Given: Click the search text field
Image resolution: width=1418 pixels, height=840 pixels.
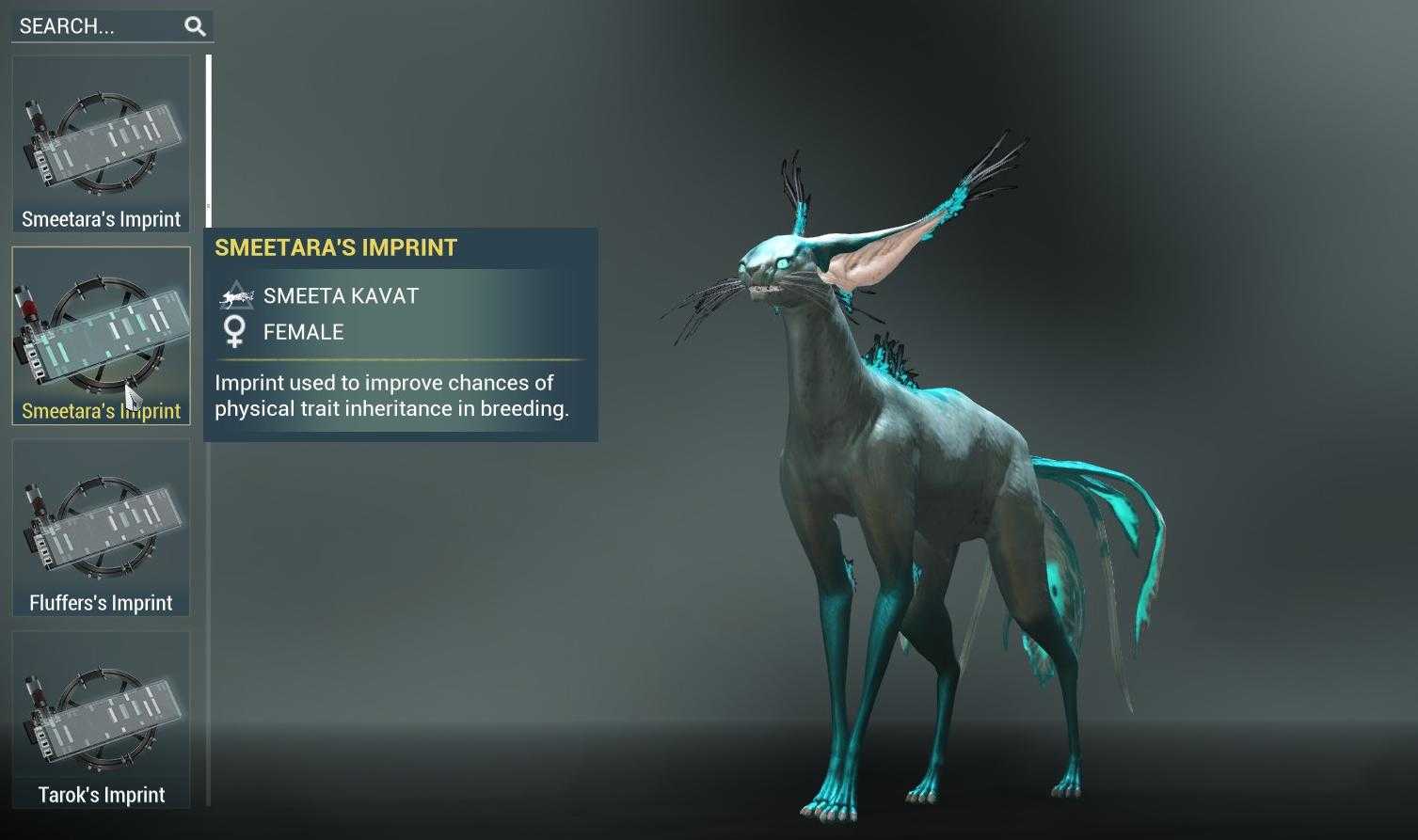Looking at the screenshot, I should (x=94, y=26).
